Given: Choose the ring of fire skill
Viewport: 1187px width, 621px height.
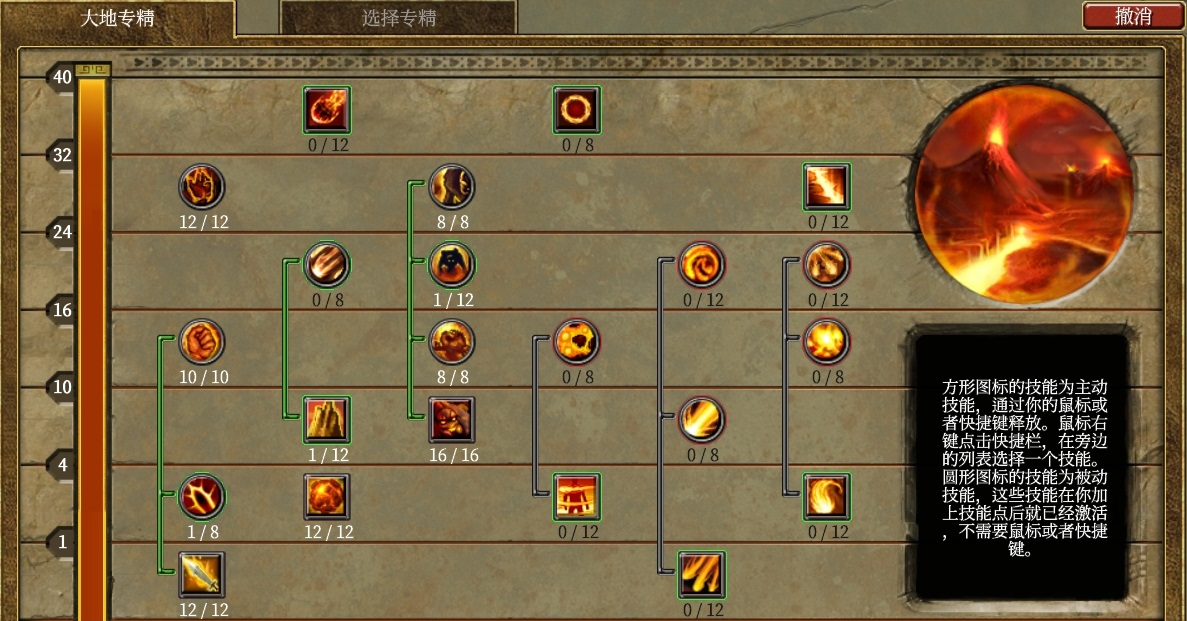Looking at the screenshot, I should click(577, 109).
